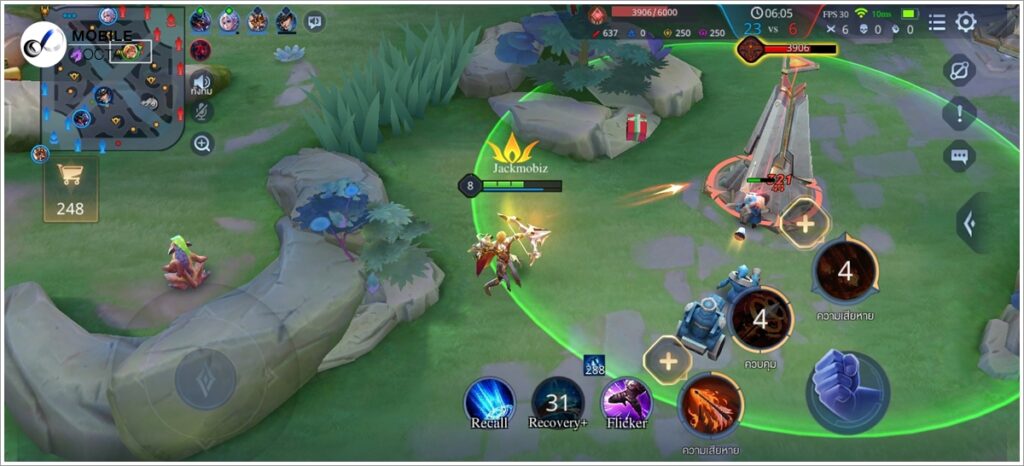Viewport: 1024px width, 466px height.
Task: Fire the flaming arrow damage skill
Action: coord(711,404)
